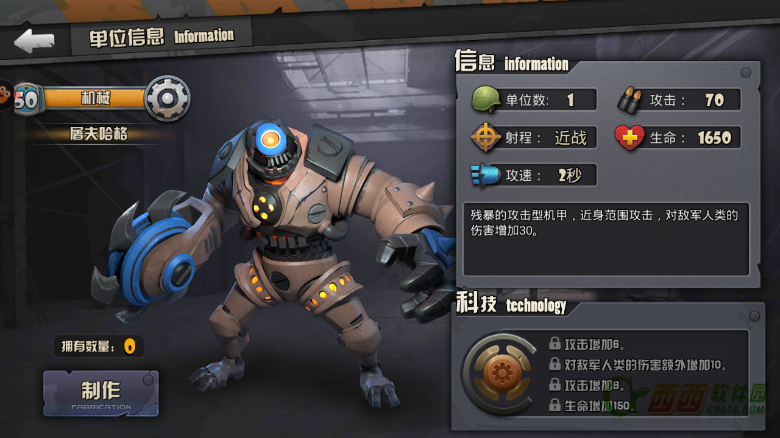Image resolution: width=780 pixels, height=438 pixels.
Task: Select the locked 对敌军人类的伤害额外增加10 upgrade
Action: pos(640,364)
